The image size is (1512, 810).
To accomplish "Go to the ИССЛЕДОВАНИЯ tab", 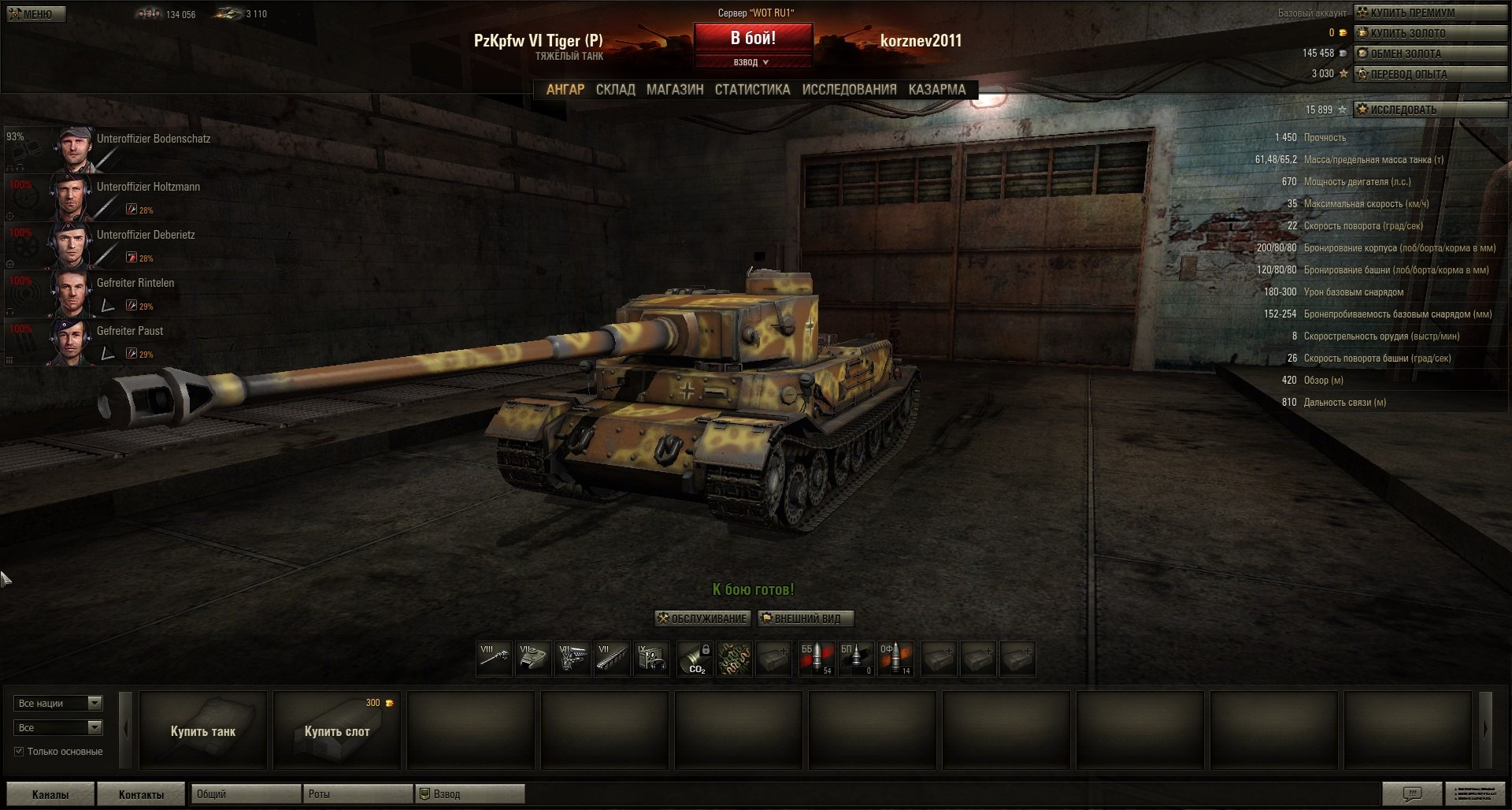I will pos(849,90).
